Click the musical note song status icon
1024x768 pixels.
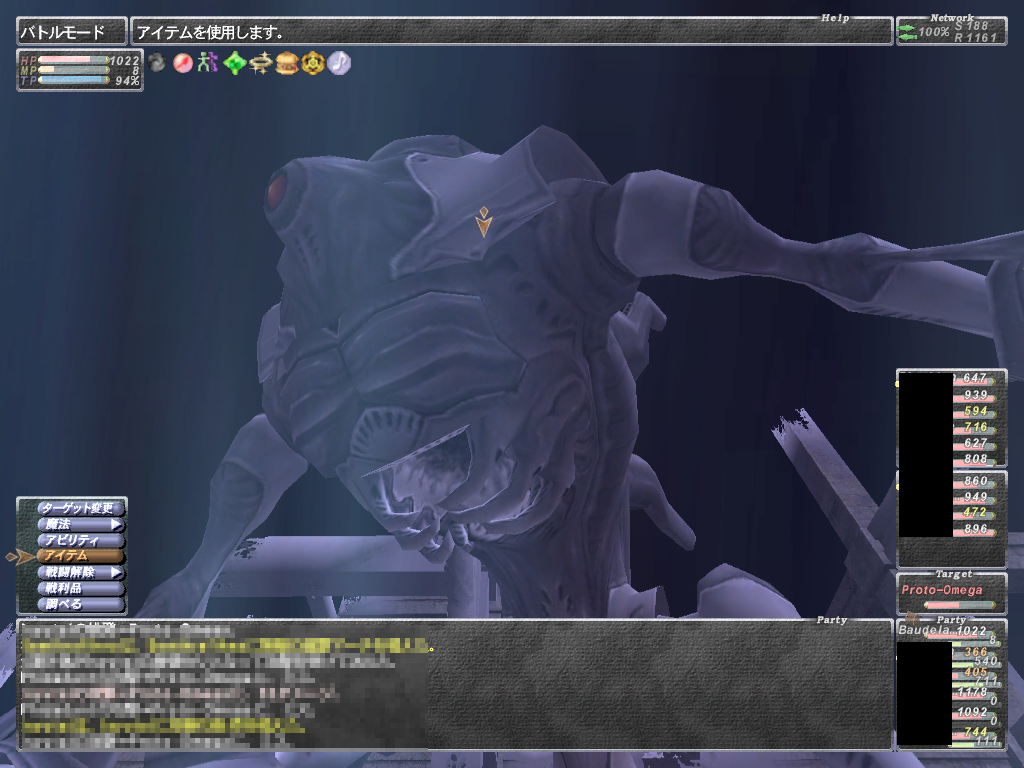[x=340, y=63]
